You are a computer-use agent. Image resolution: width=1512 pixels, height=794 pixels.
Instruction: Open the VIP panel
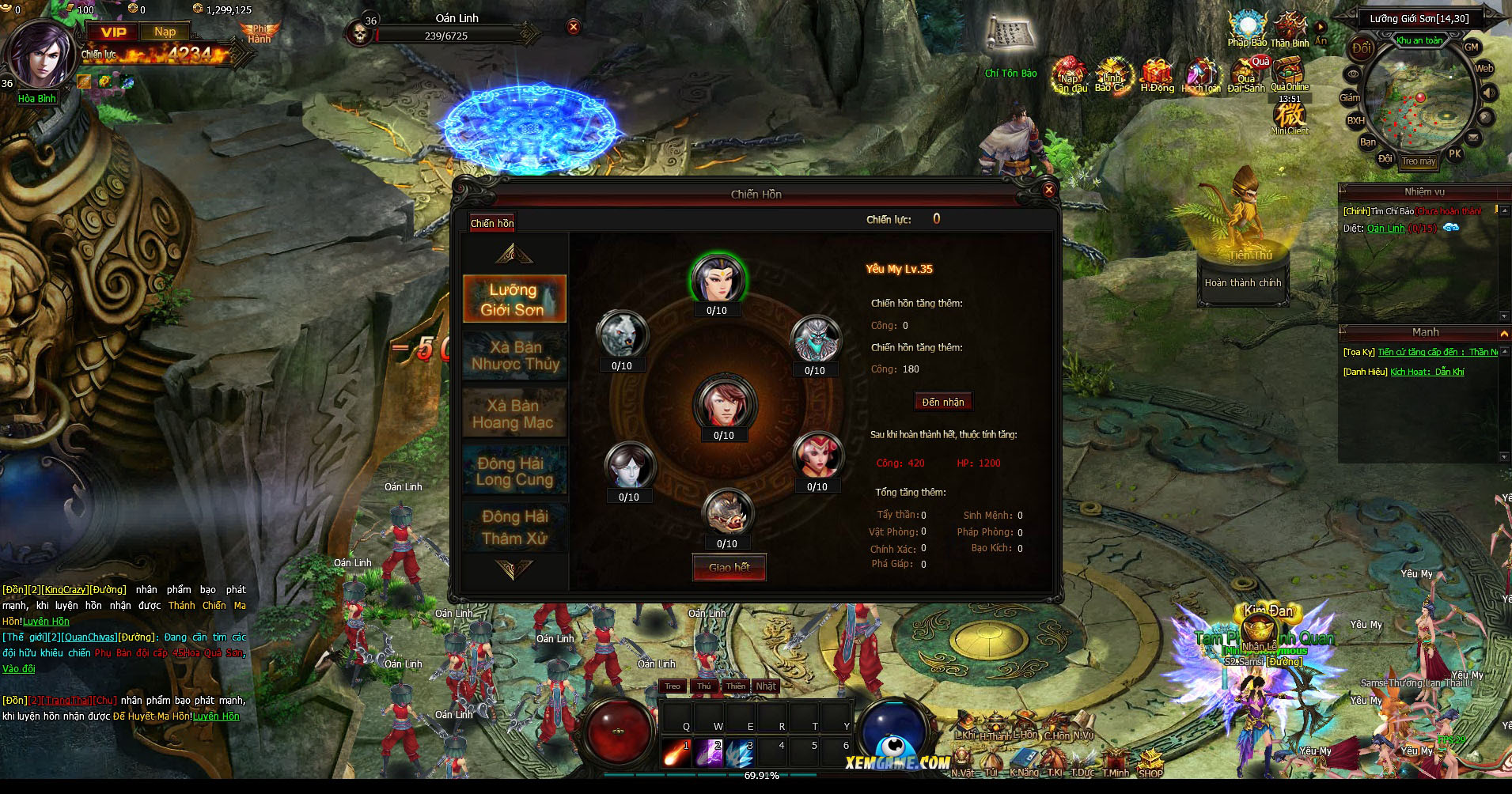point(113,32)
